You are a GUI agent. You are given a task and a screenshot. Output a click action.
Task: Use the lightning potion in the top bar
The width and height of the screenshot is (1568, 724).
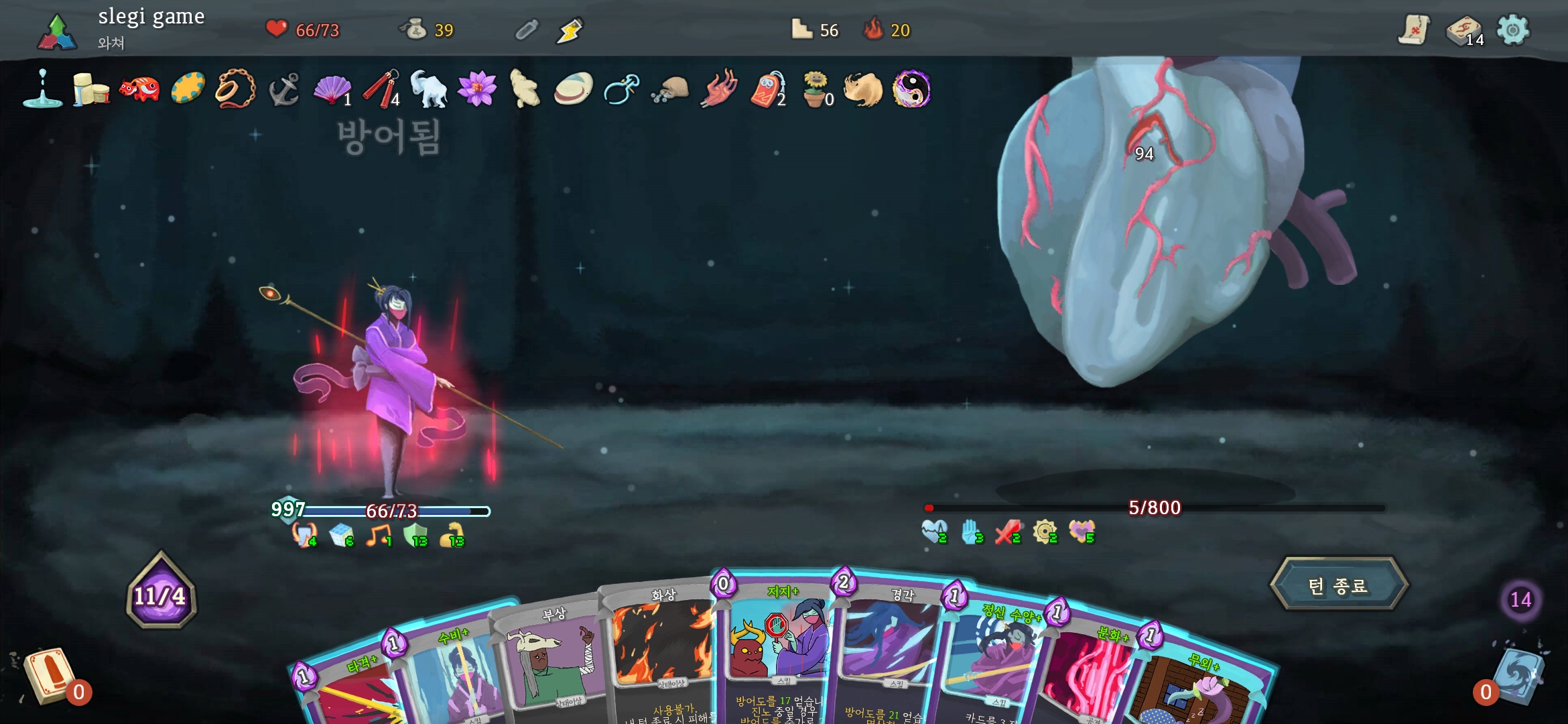point(570,30)
